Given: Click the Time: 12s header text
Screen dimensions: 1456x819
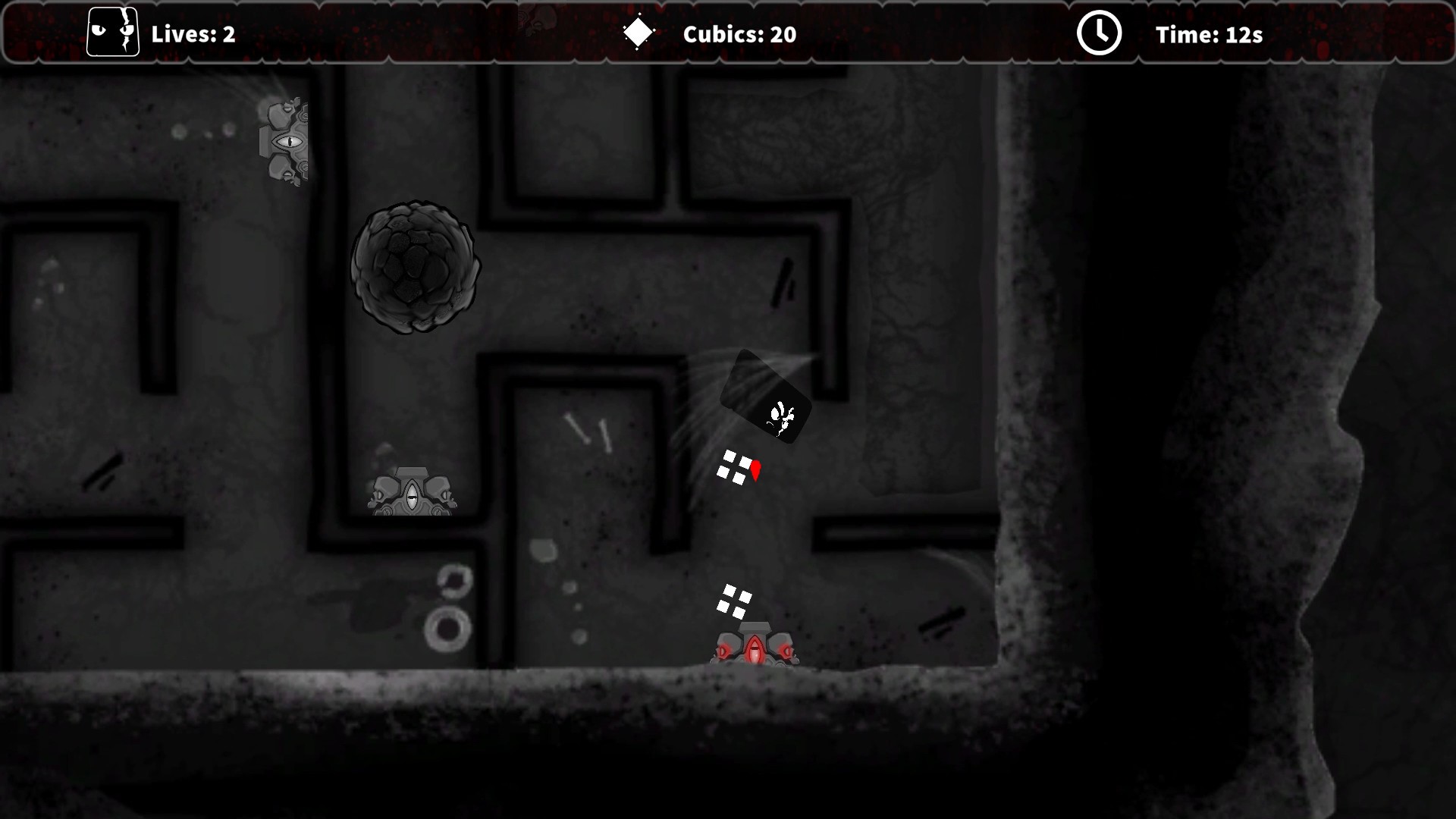Looking at the screenshot, I should pos(1209,33).
